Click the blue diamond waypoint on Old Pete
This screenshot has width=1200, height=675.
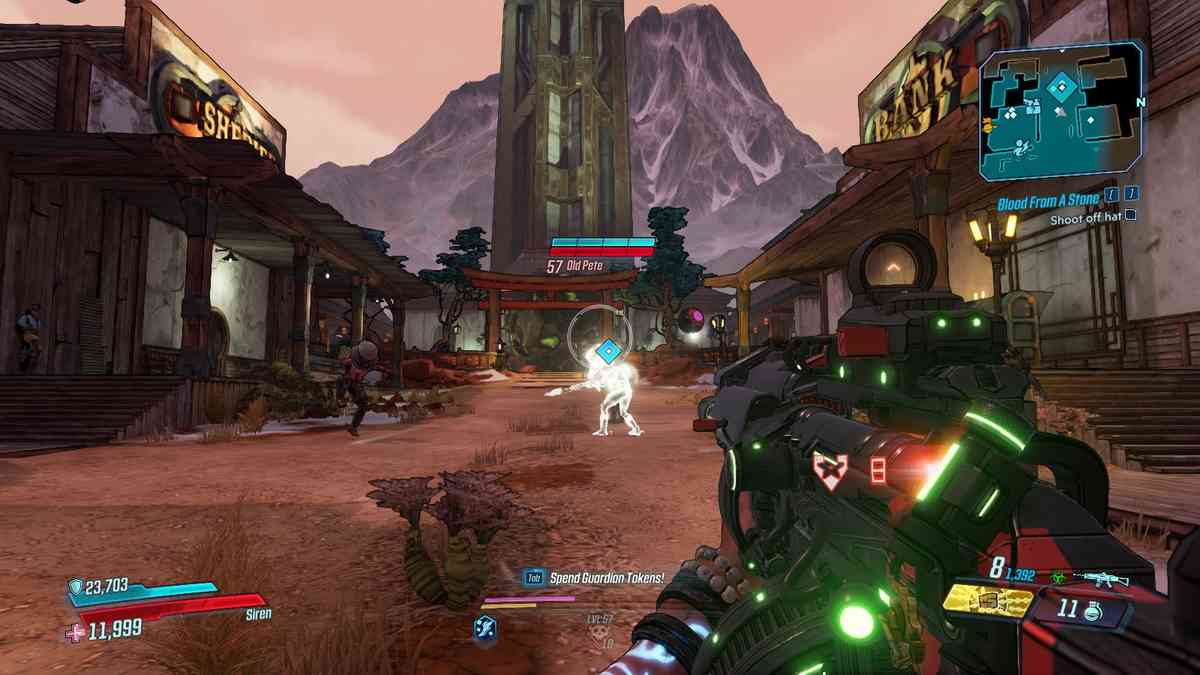click(x=607, y=351)
